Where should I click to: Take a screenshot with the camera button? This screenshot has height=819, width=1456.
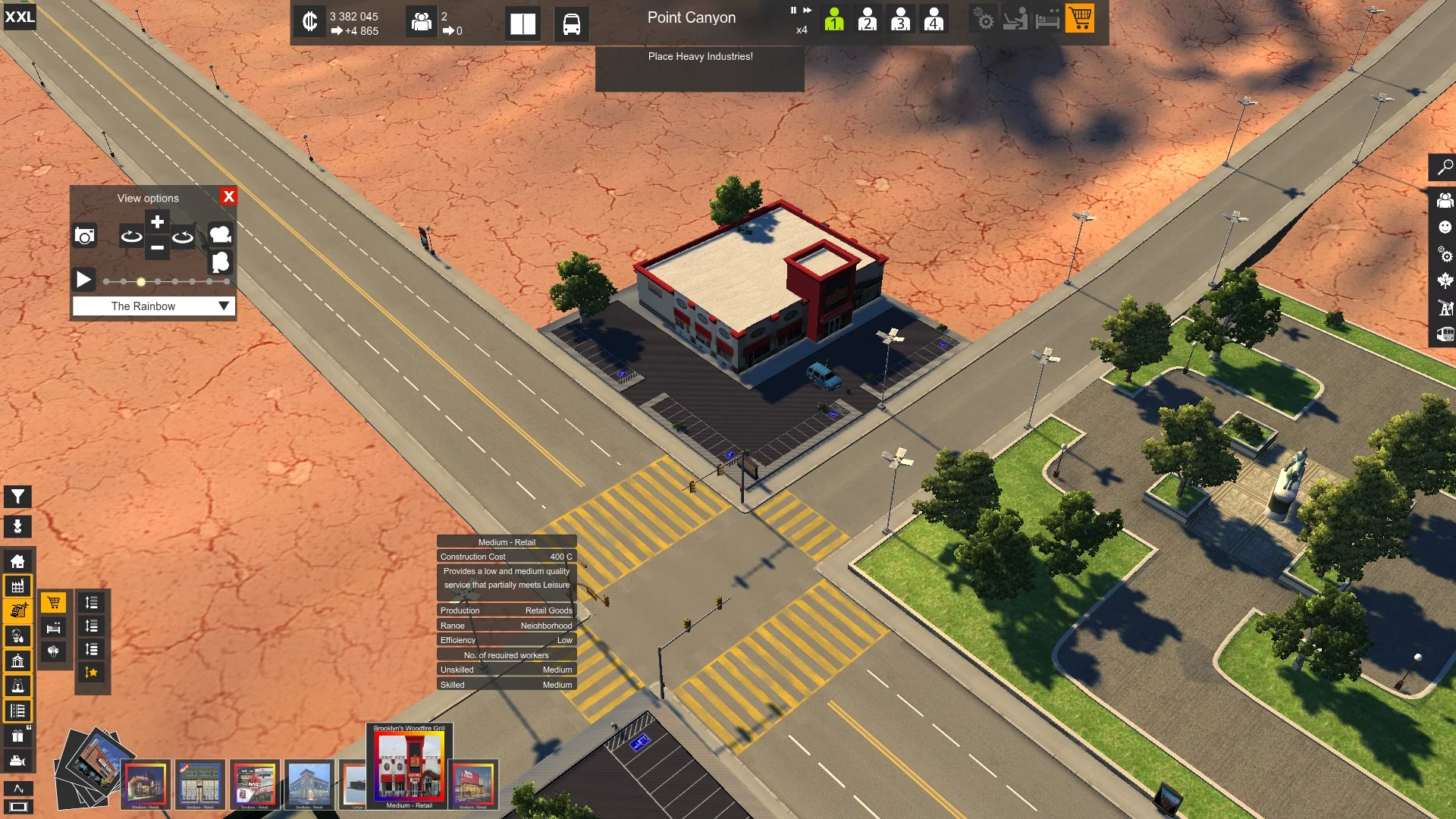coord(85,236)
